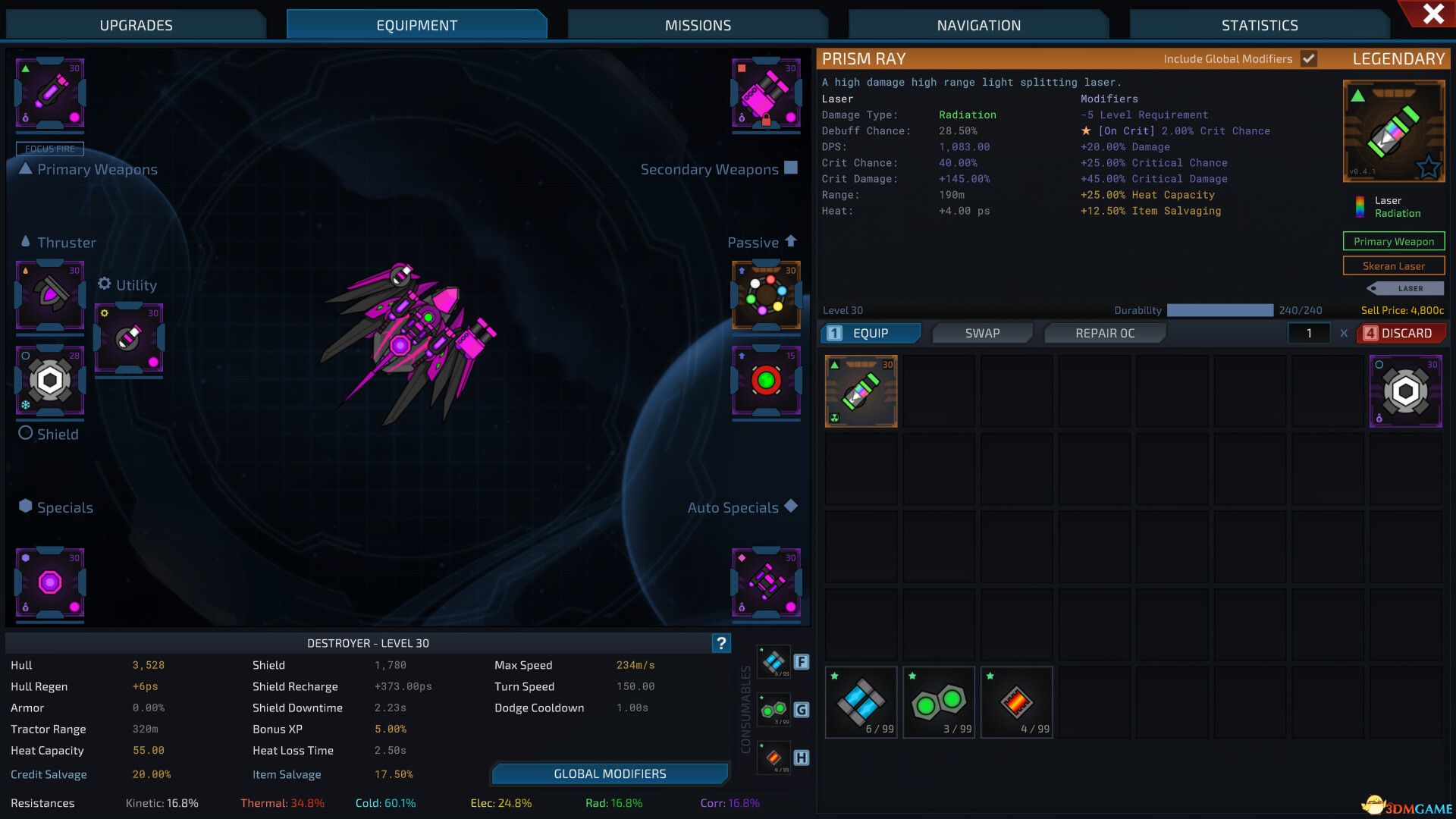Go to the Navigation tab
Screen dimensions: 1456x819
pos(978,25)
